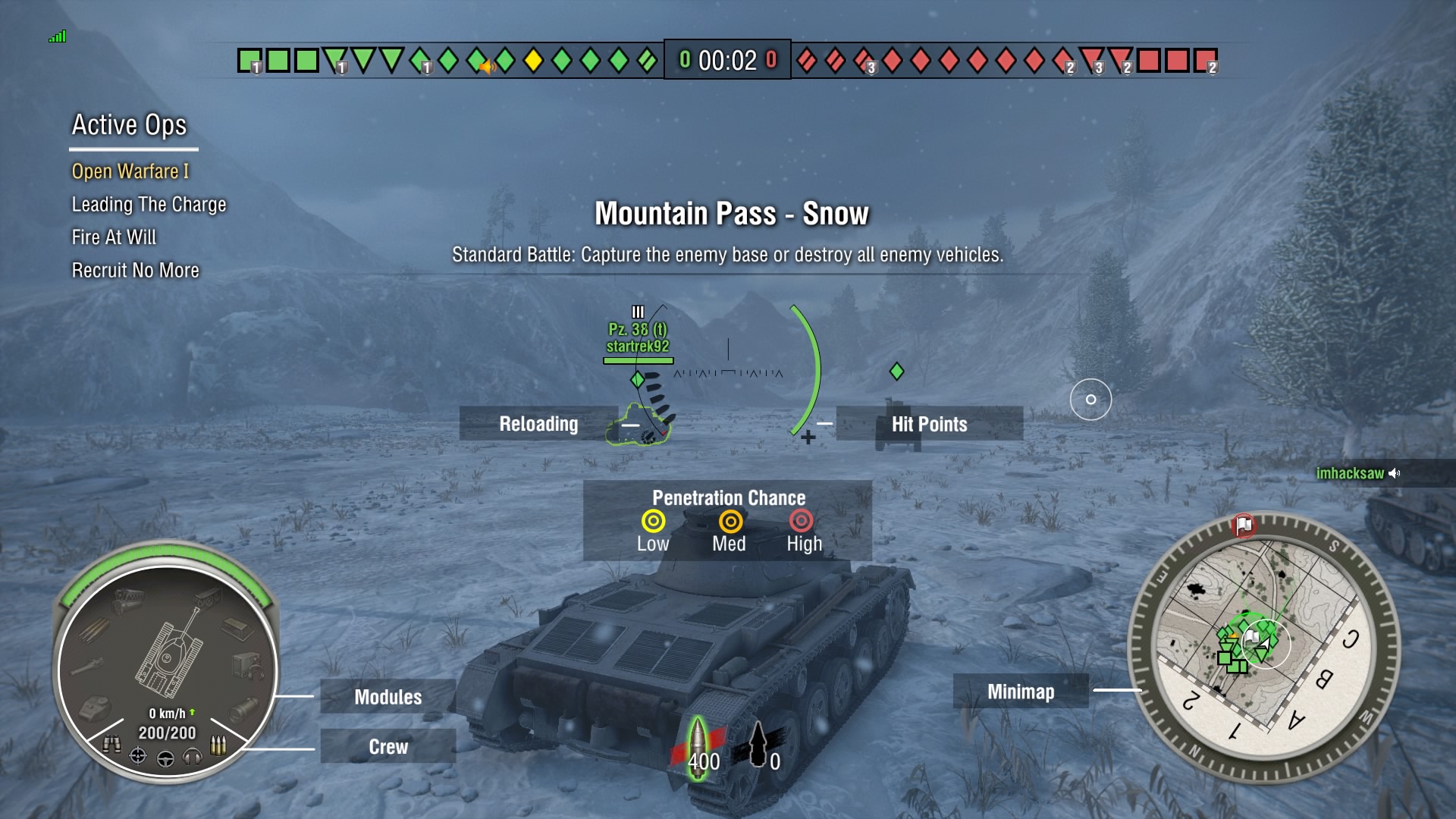Mute the imhacksaw voice chat speaker icon

(1394, 473)
